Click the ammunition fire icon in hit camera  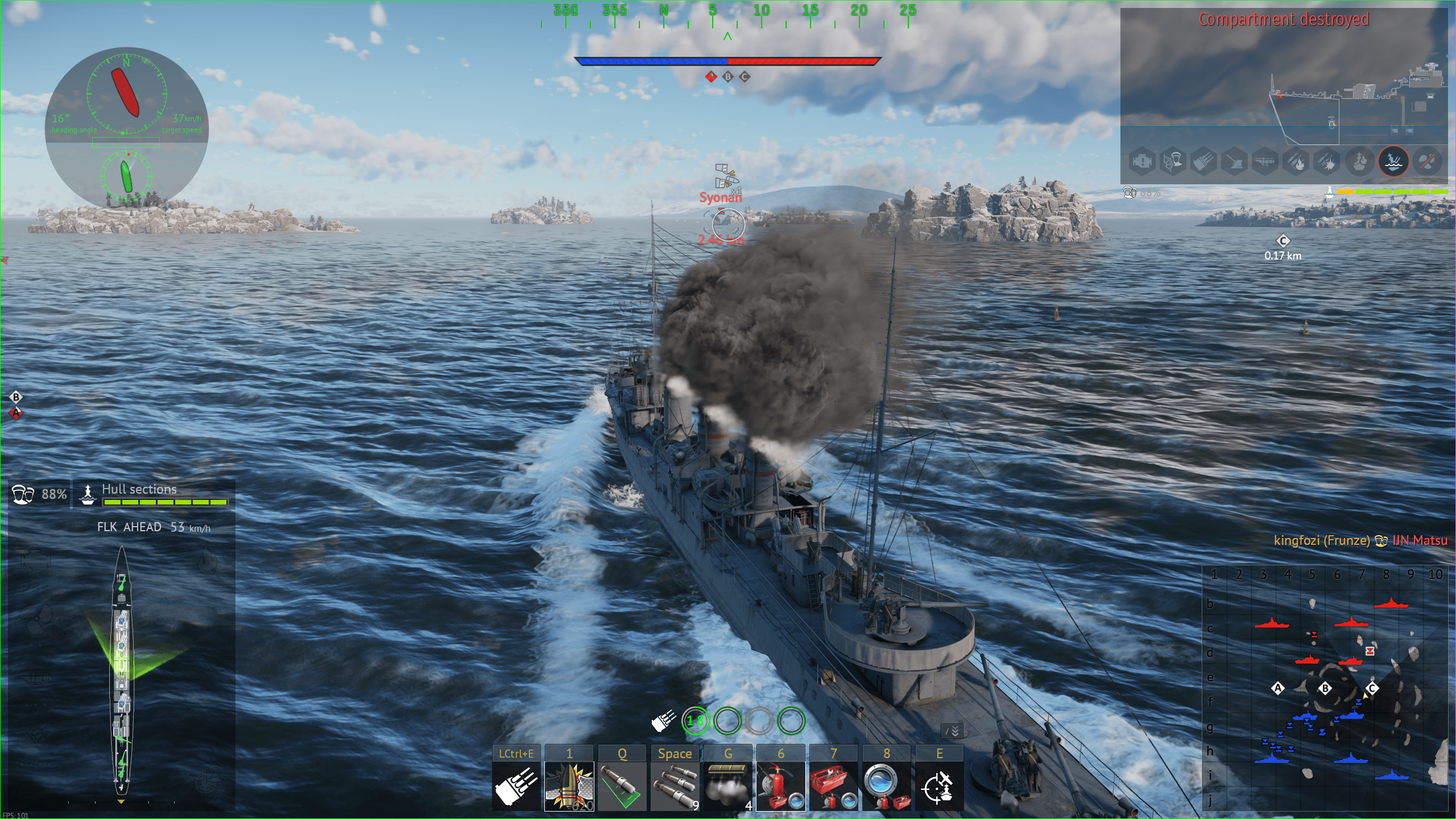1297,162
